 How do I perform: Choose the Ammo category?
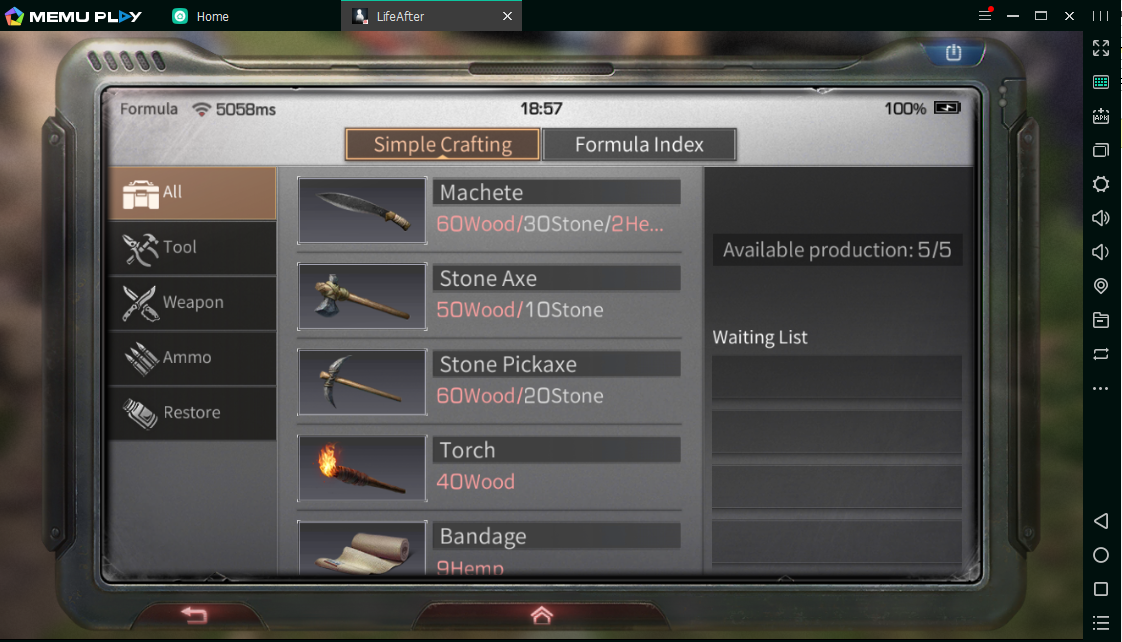192,358
